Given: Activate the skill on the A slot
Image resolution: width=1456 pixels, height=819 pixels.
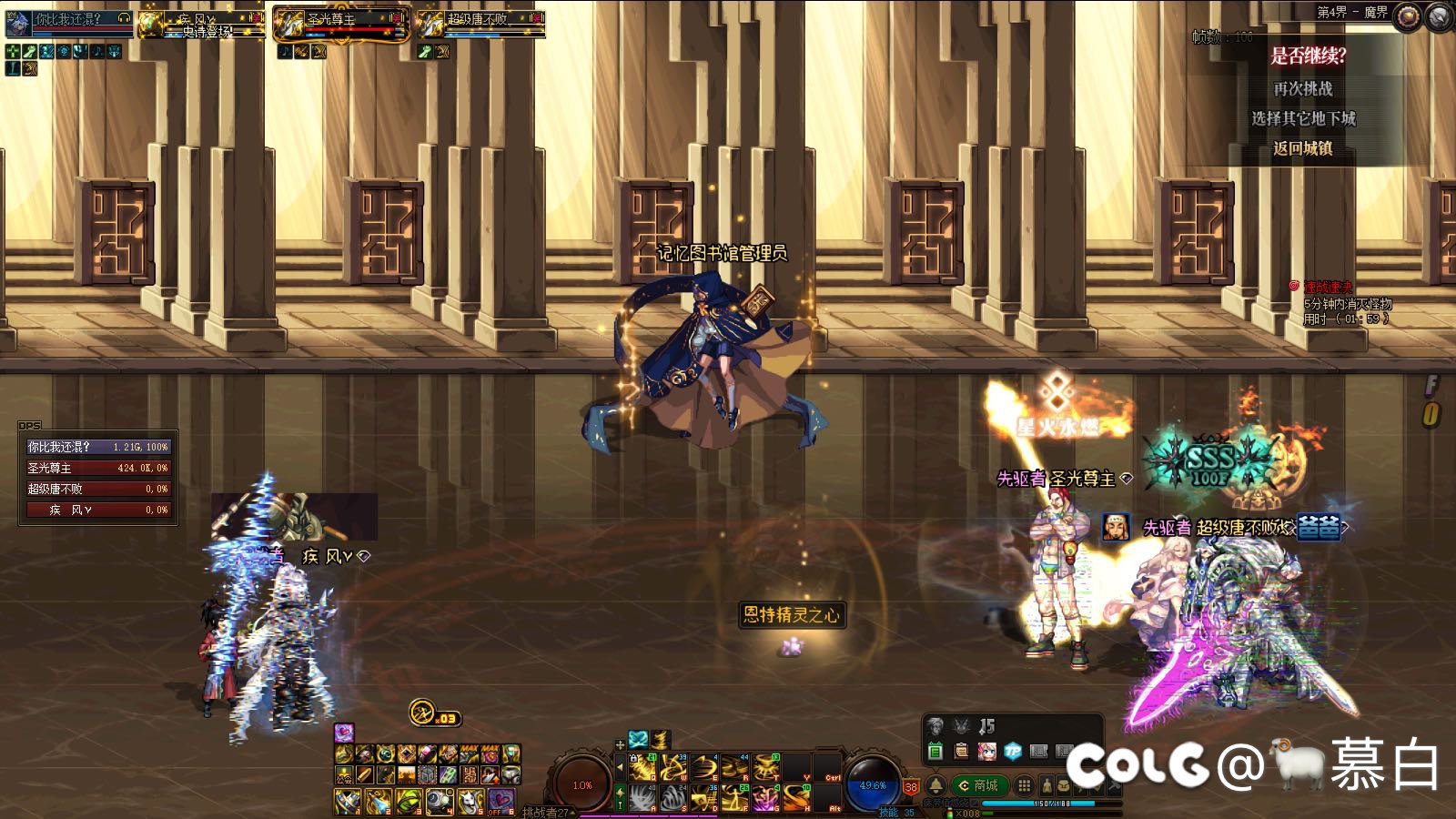Looking at the screenshot, I should (642, 799).
